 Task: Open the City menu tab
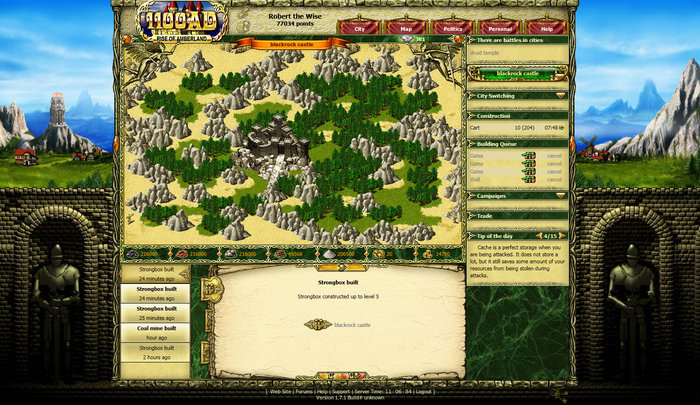pos(359,28)
